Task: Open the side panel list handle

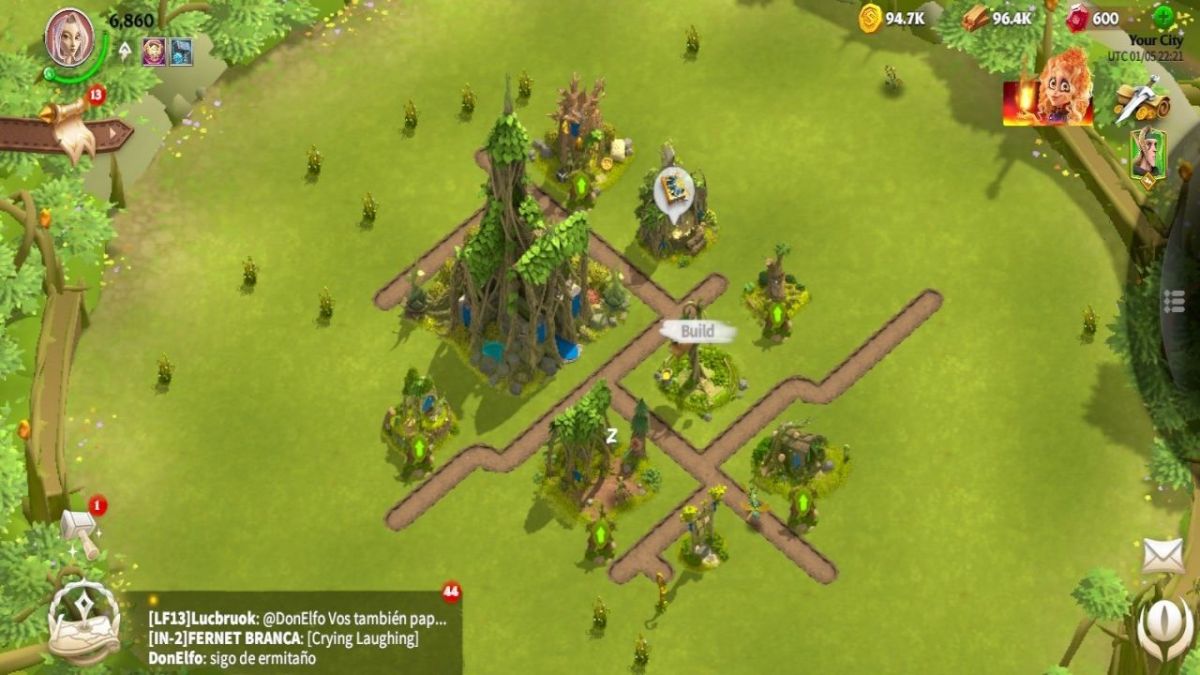Action: tap(1176, 302)
